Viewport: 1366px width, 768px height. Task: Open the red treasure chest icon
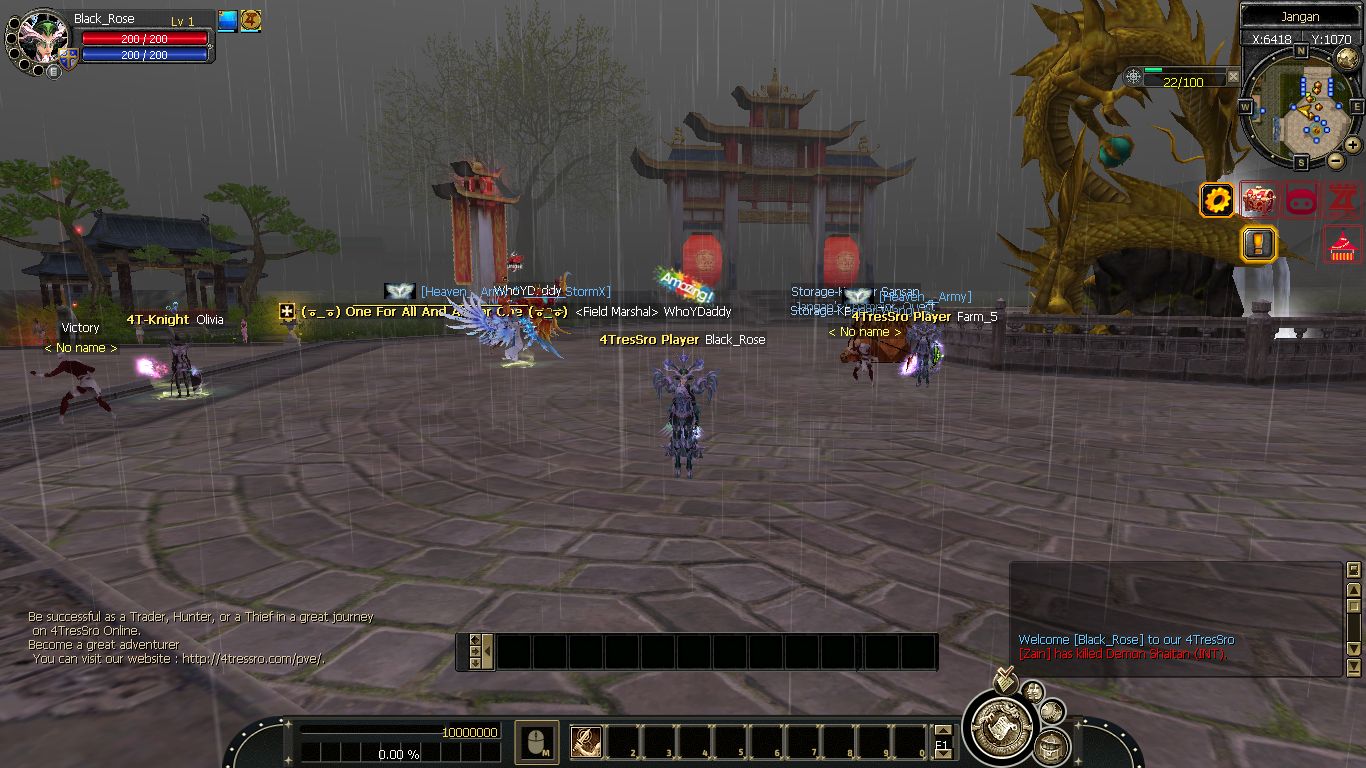pos(1259,200)
